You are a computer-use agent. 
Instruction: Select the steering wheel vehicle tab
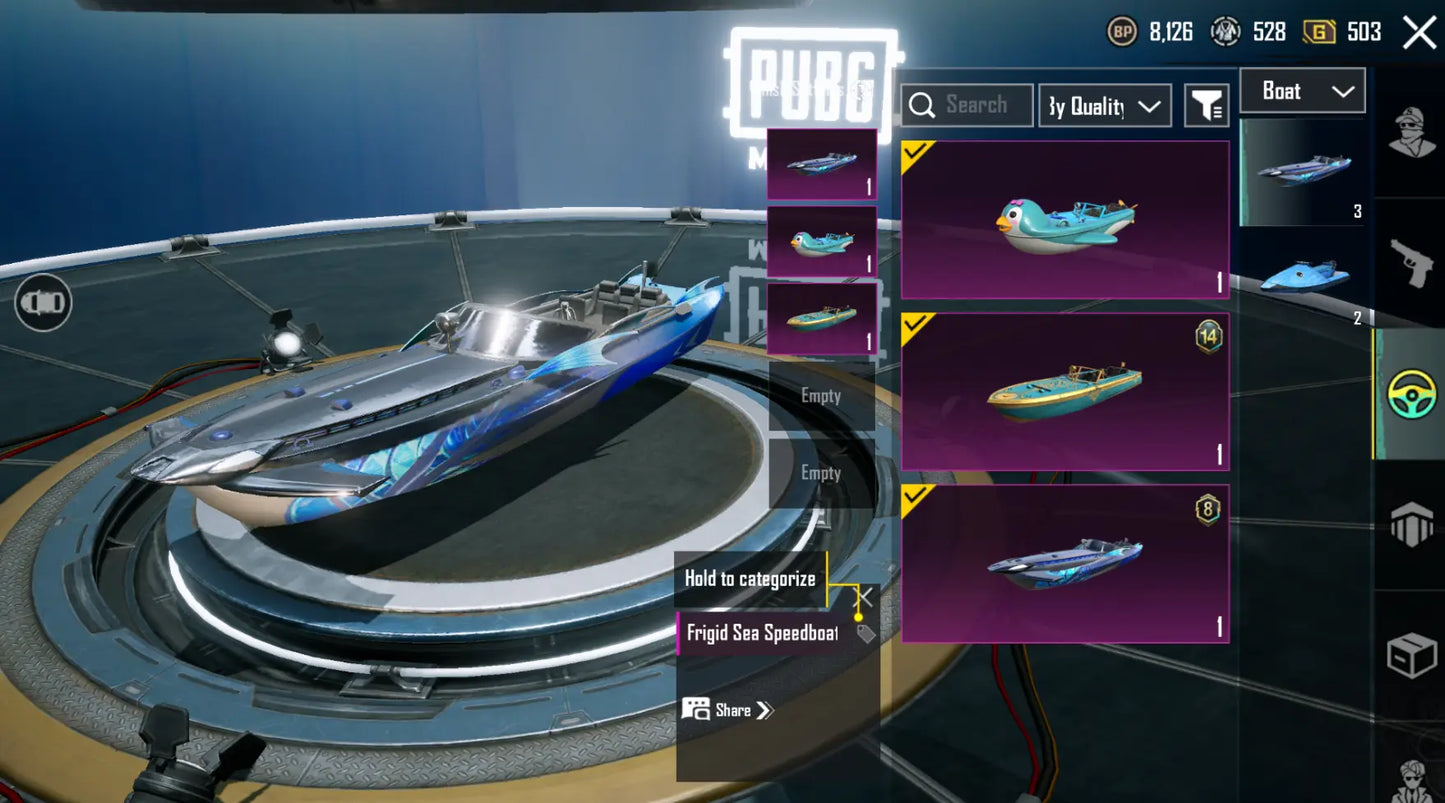(1411, 394)
